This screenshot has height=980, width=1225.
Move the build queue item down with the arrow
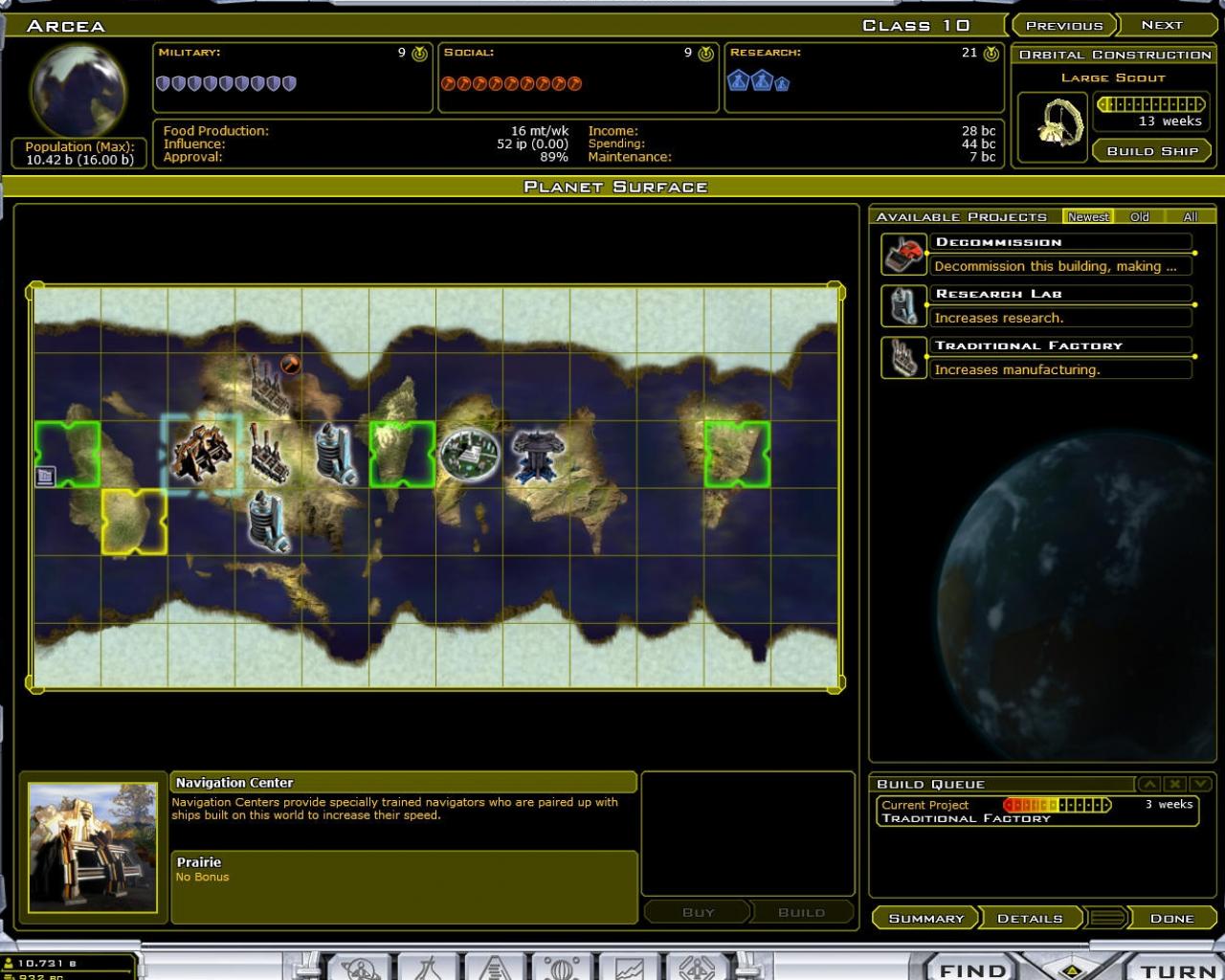pyautogui.click(x=1200, y=784)
